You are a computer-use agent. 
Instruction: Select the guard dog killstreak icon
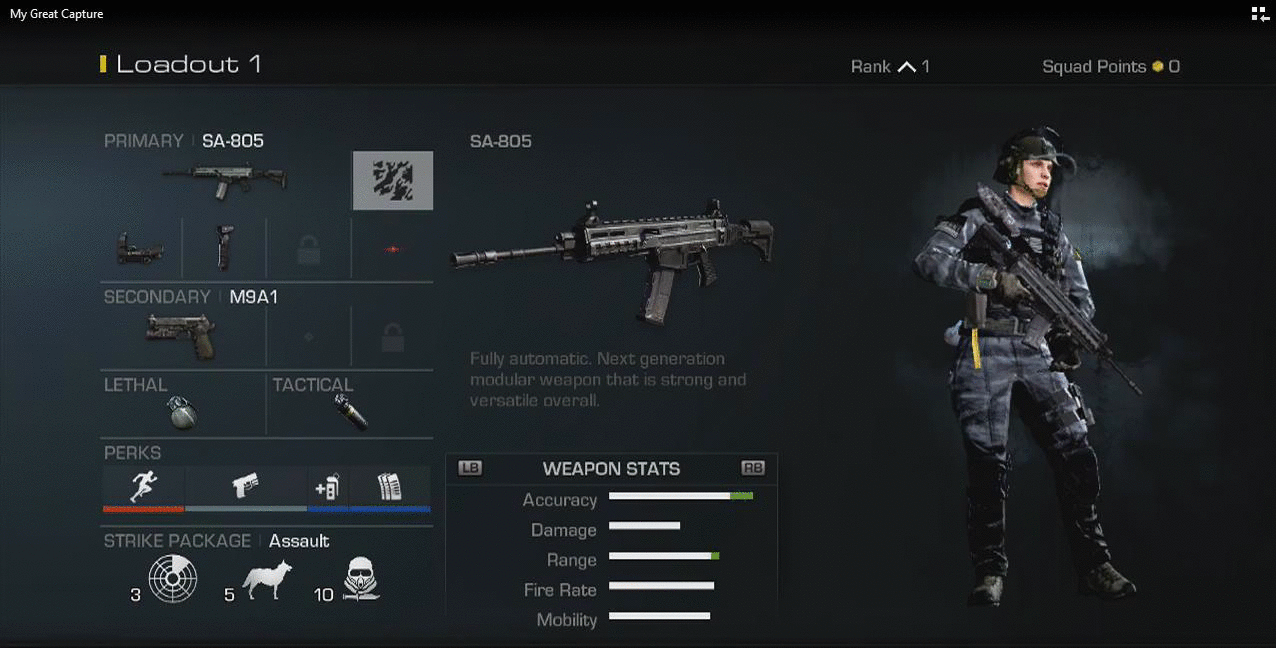click(x=267, y=580)
